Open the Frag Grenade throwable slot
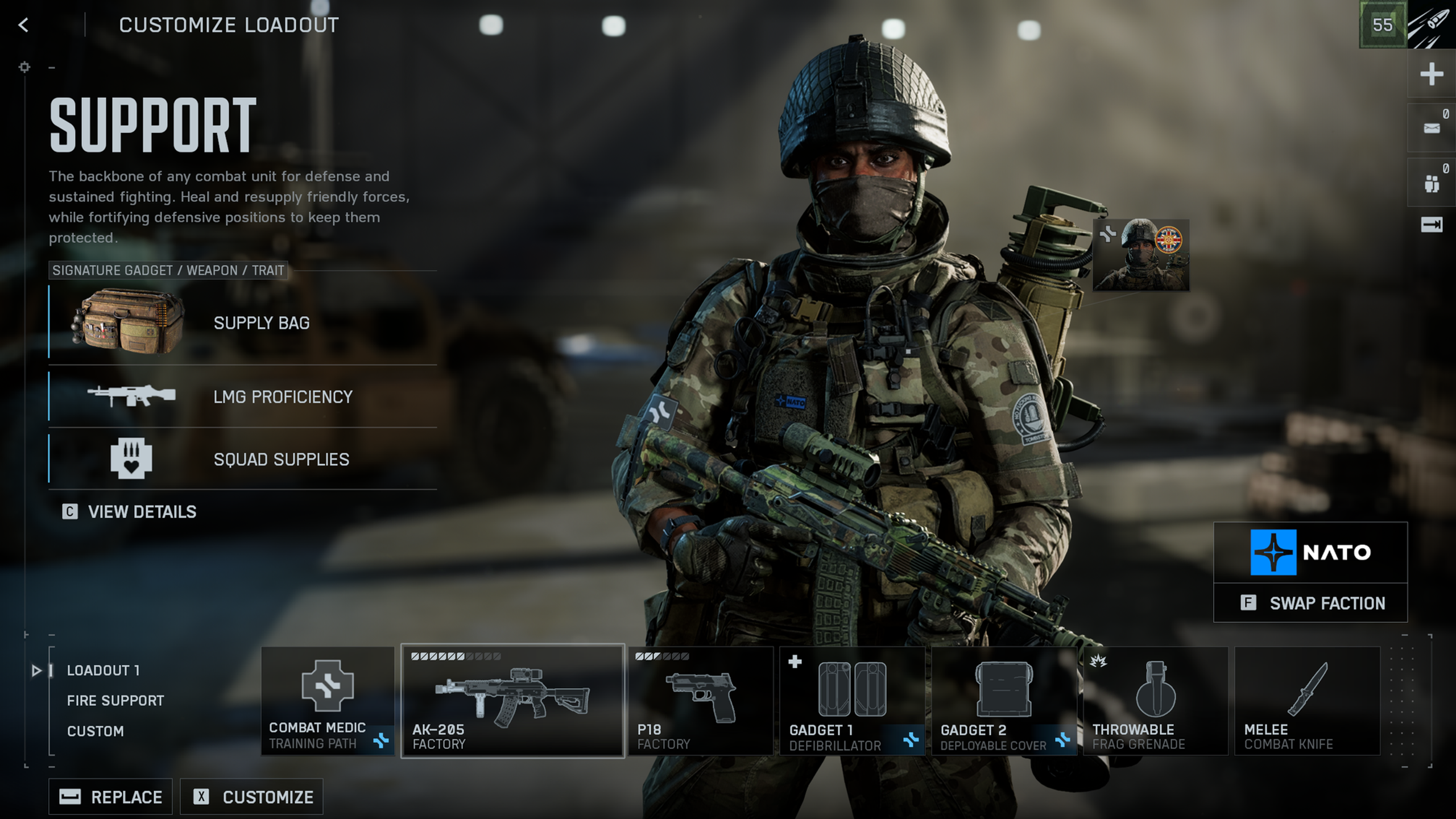The height and width of the screenshot is (819, 1456). [x=1155, y=701]
